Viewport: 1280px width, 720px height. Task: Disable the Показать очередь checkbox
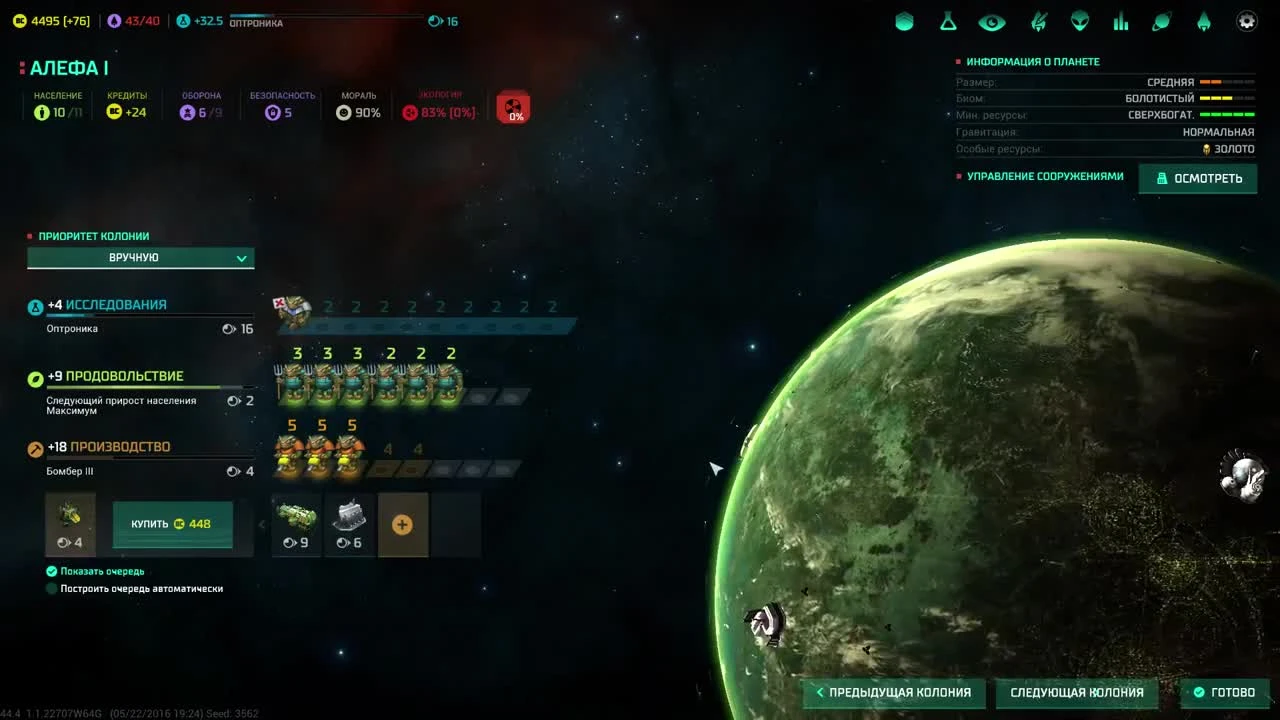coord(51,570)
